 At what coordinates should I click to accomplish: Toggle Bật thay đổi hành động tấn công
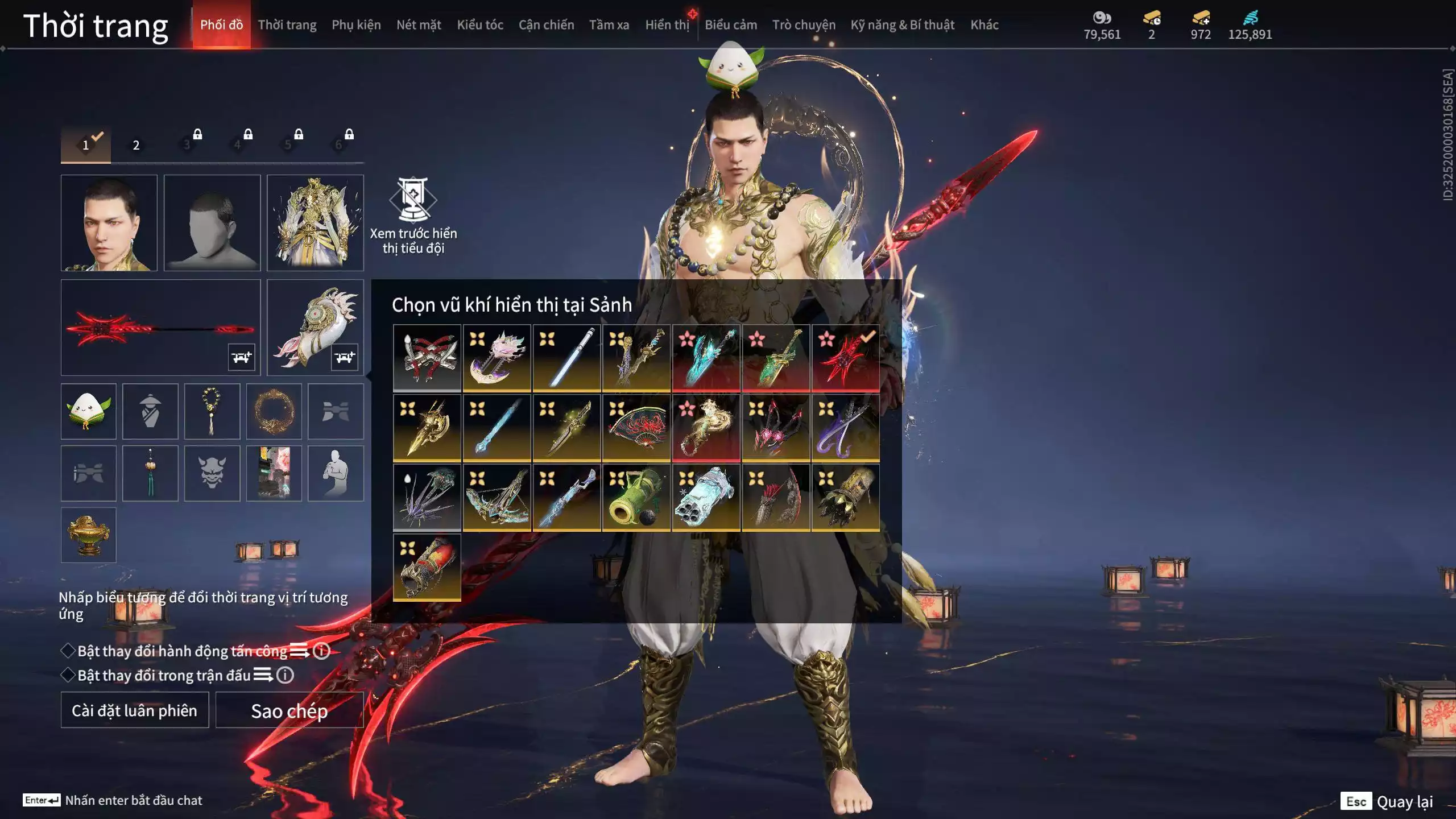68,651
